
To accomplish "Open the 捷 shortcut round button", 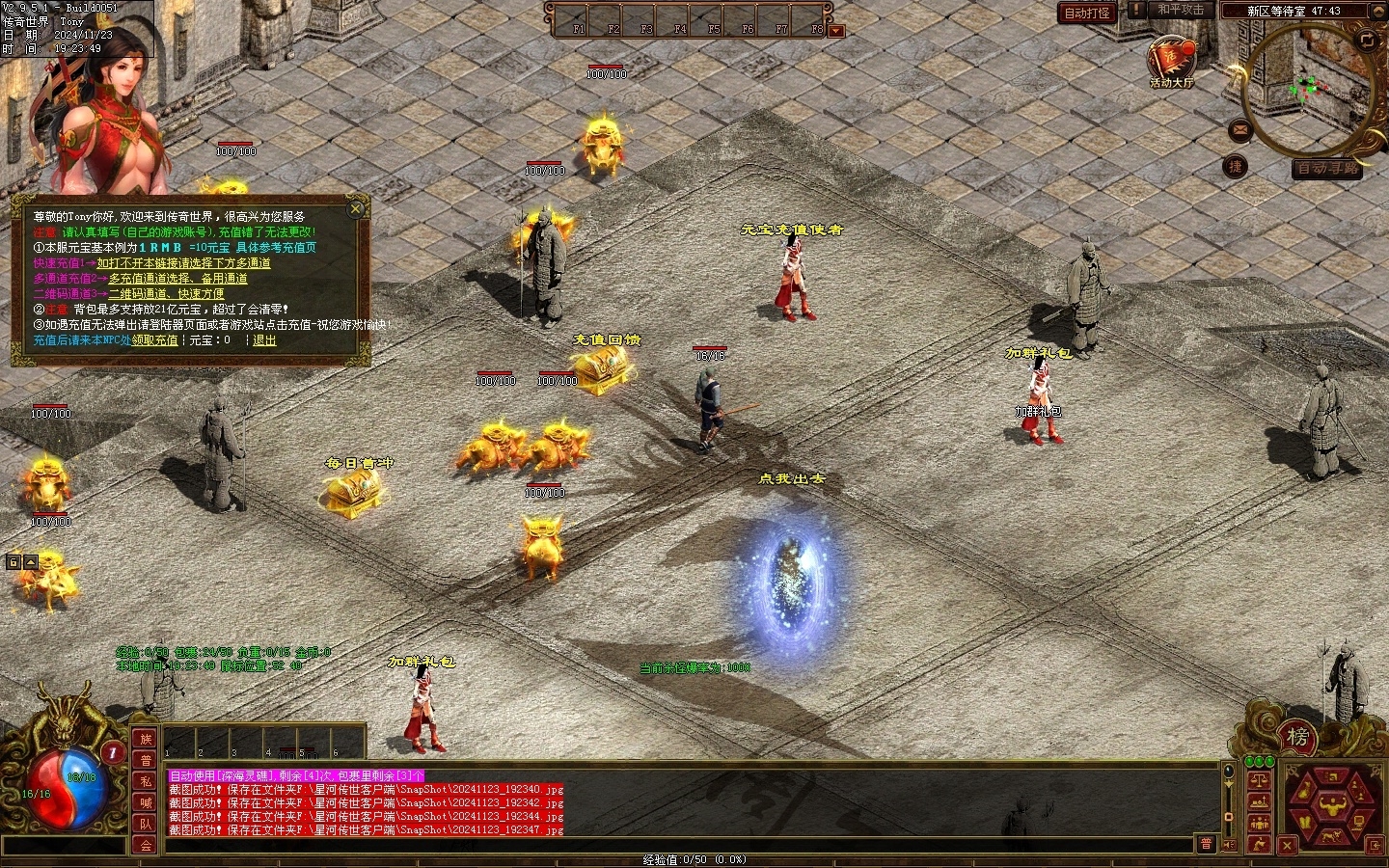I will pos(1235,167).
